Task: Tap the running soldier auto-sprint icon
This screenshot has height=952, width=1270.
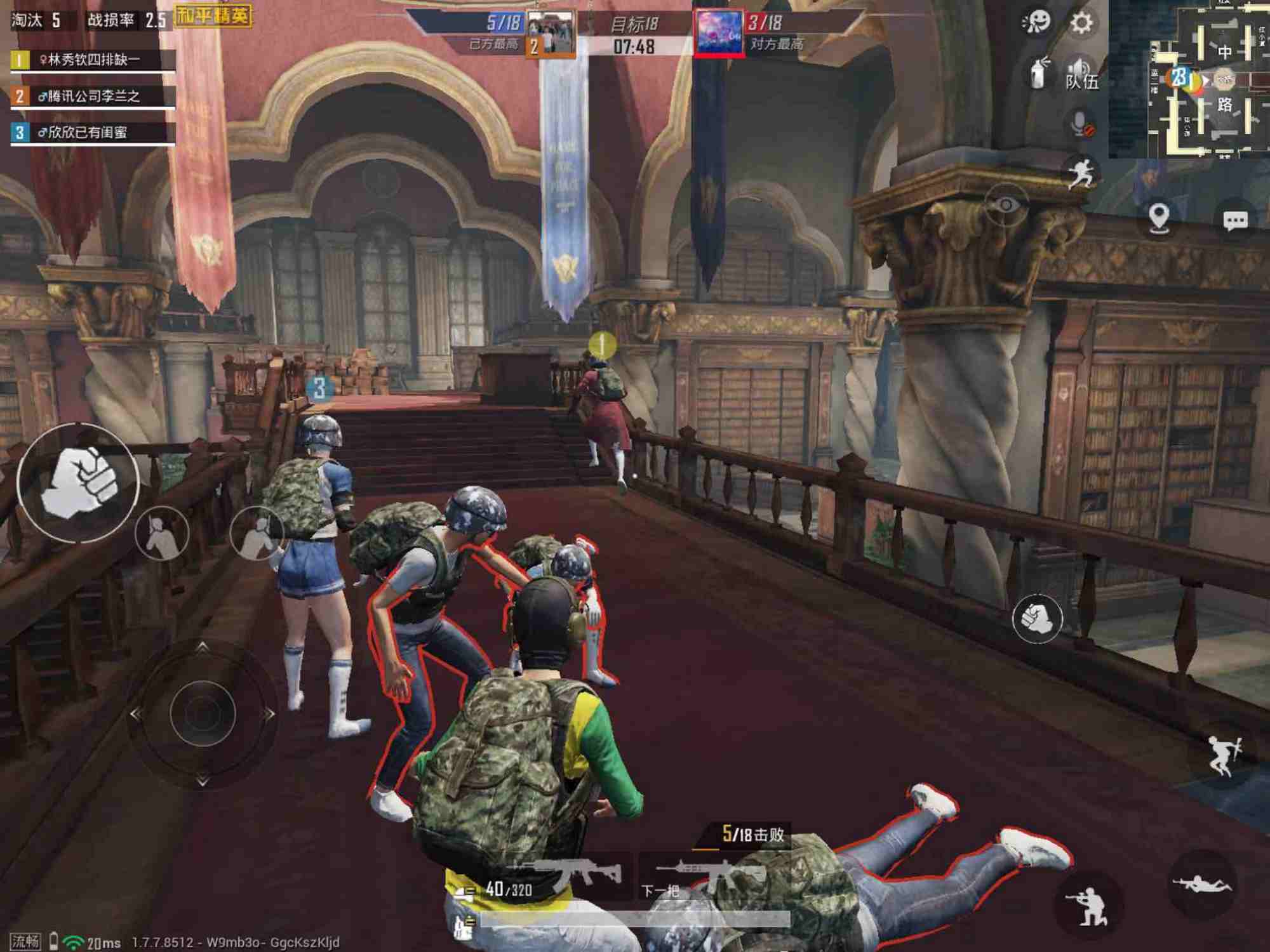Action: tap(1080, 172)
